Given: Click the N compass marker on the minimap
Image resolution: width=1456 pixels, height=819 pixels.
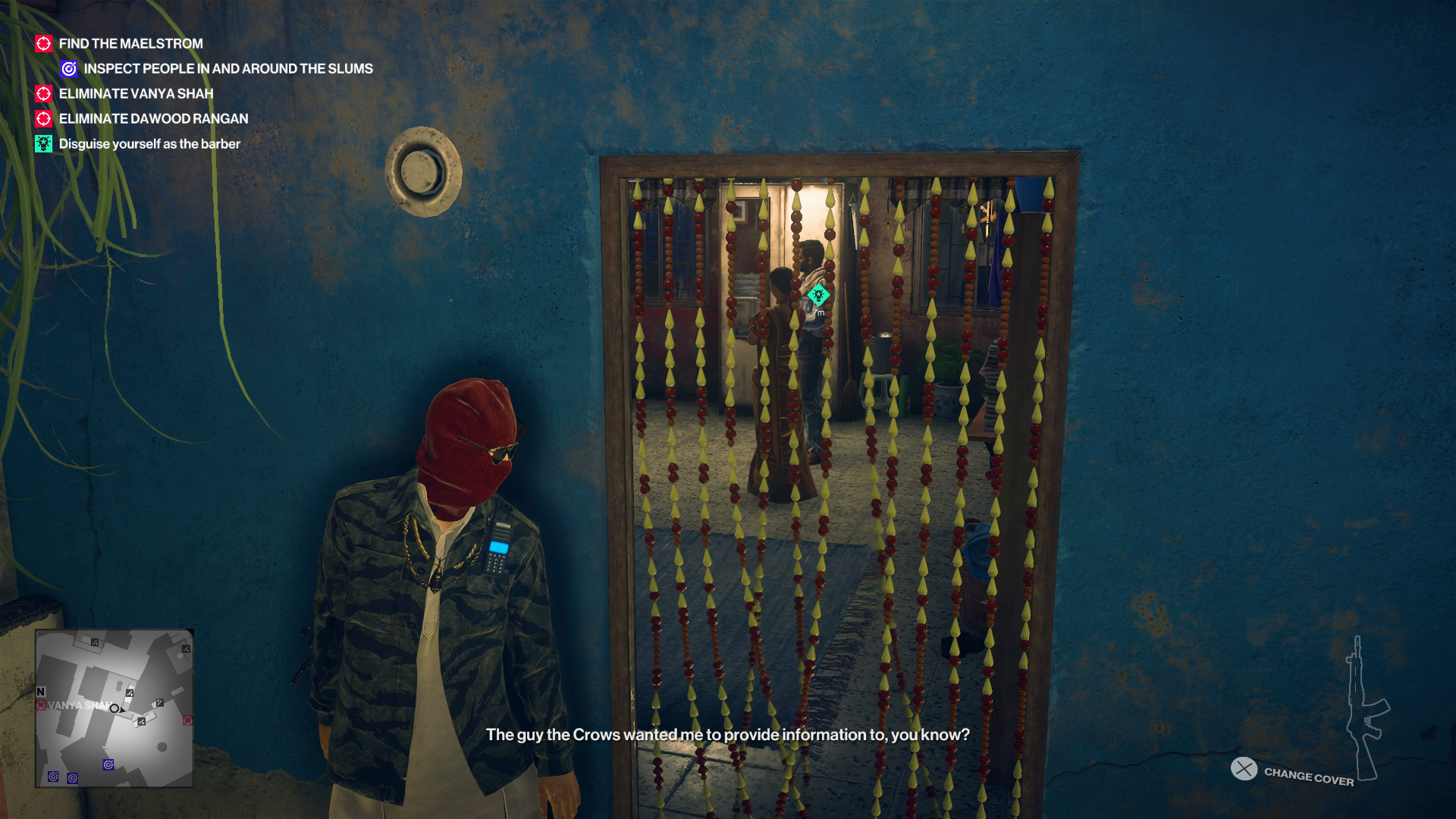Looking at the screenshot, I should 41,692.
